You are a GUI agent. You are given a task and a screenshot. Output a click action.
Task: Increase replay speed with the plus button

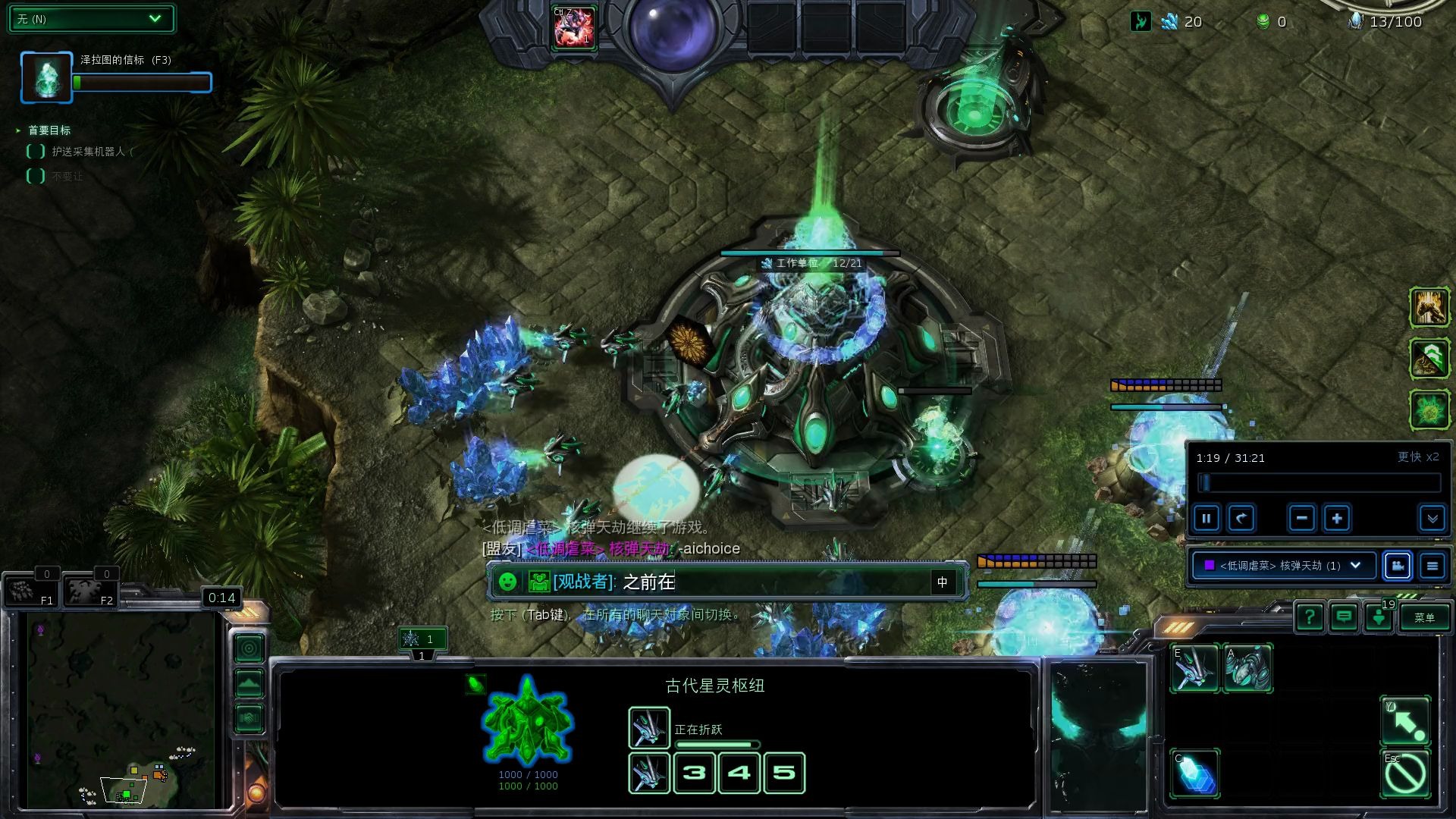tap(1337, 519)
